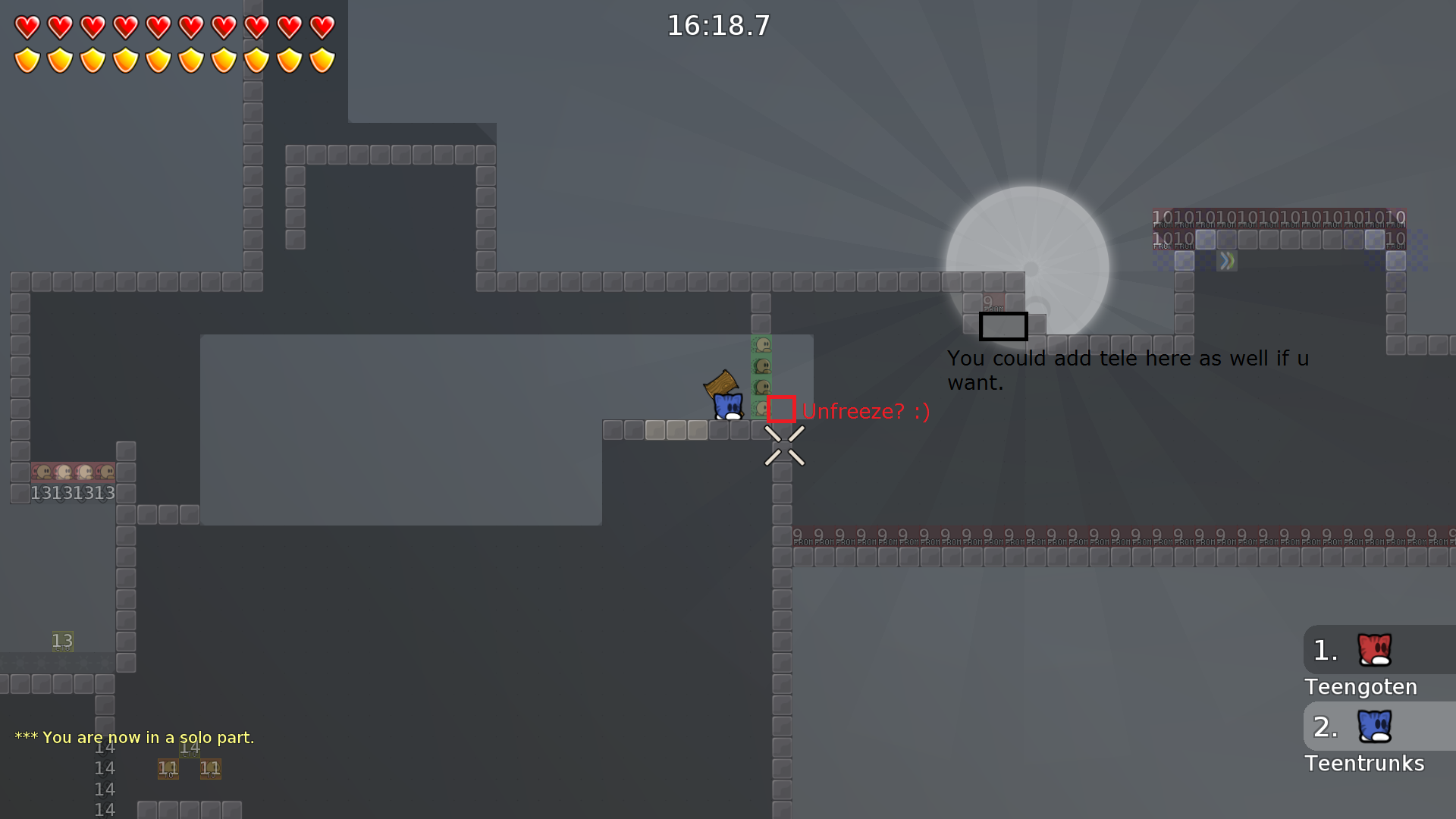
Task: Expand the 13131313 teleporter number strip
Action: (x=72, y=493)
